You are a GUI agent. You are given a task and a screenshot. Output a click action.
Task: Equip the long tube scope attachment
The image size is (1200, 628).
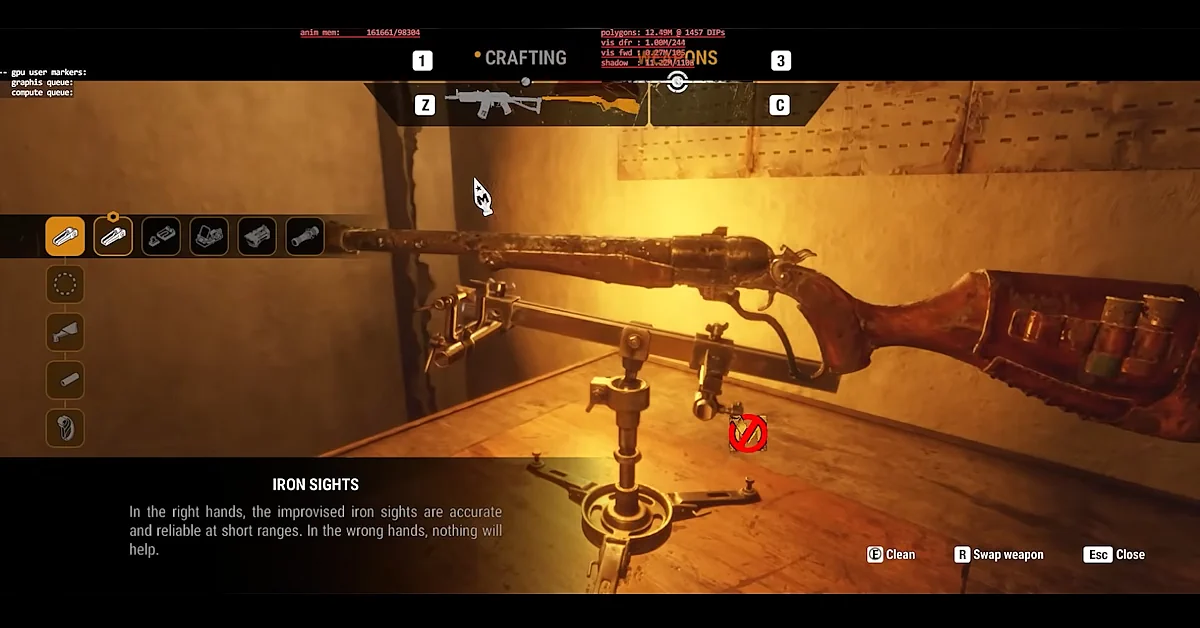pos(305,237)
